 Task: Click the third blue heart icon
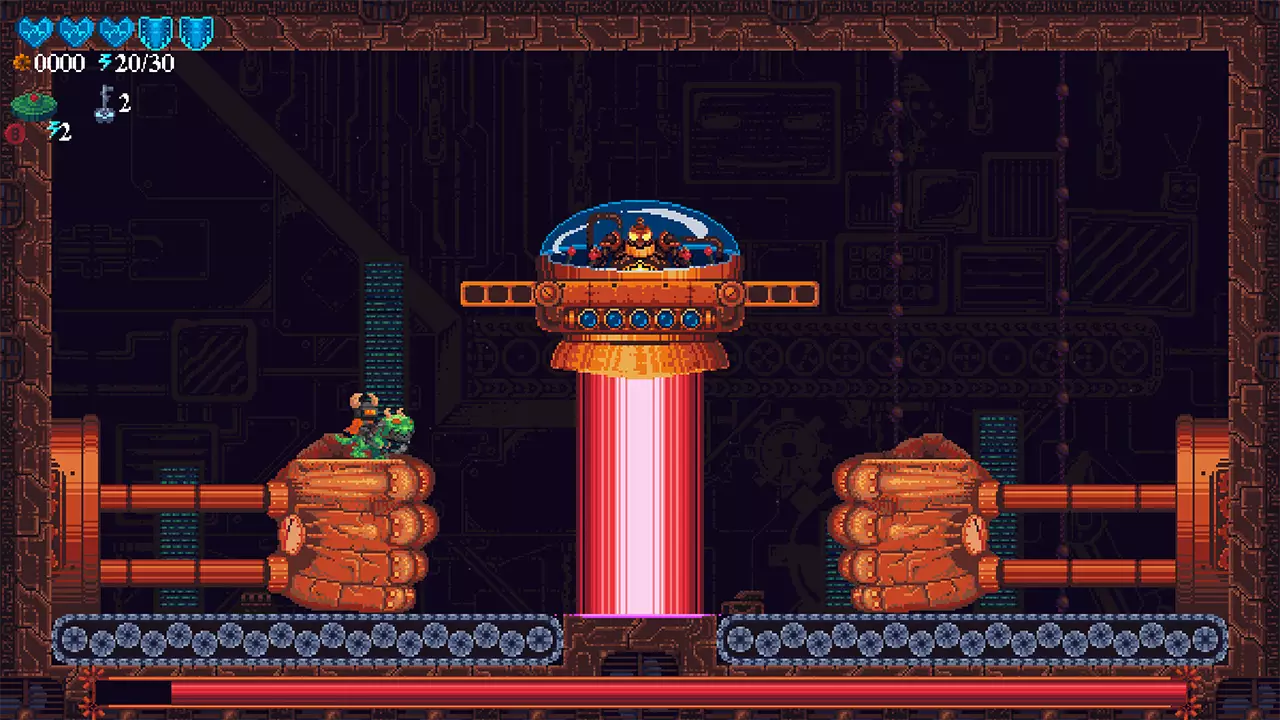click(x=112, y=31)
